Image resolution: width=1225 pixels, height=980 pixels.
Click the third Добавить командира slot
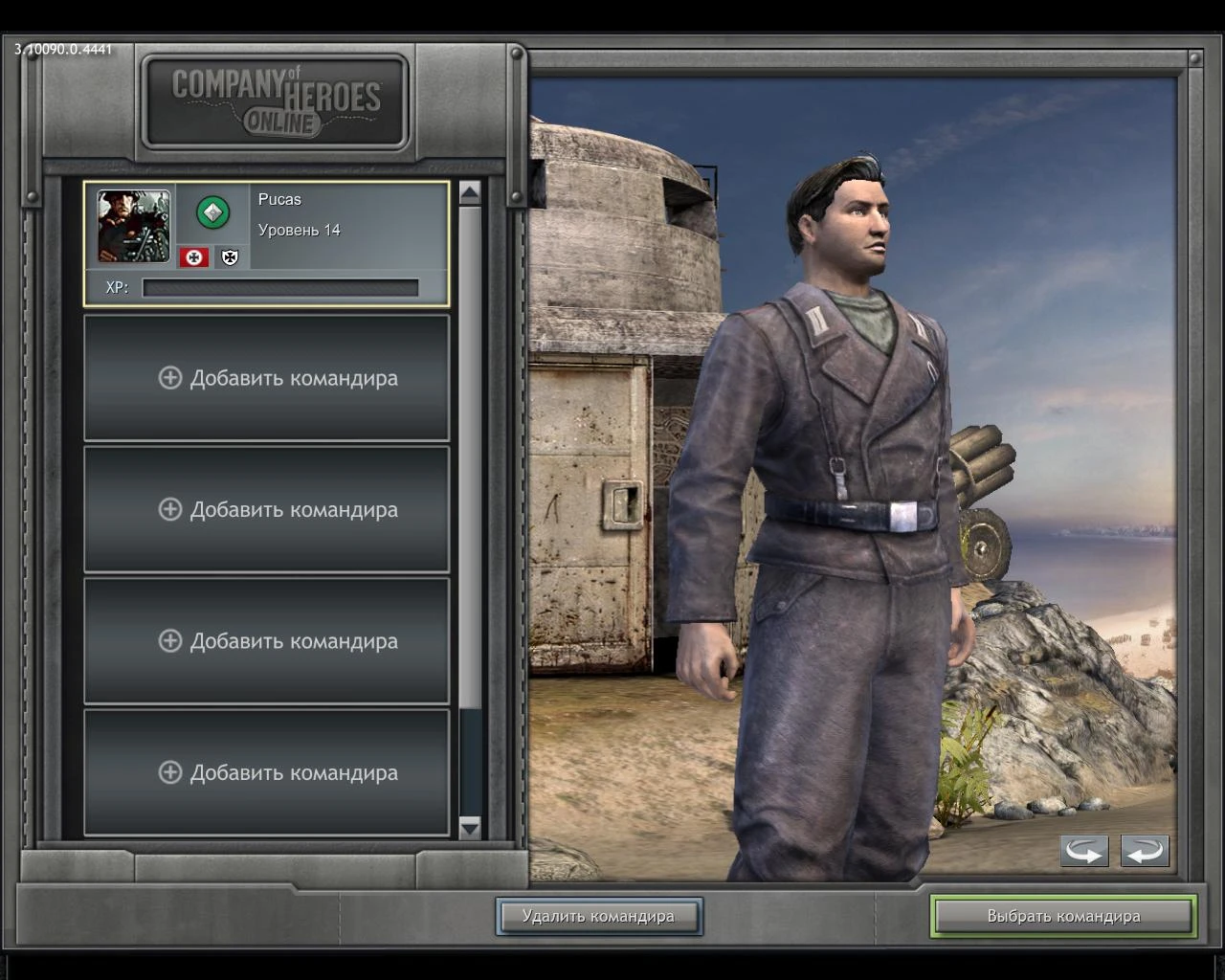pos(266,641)
